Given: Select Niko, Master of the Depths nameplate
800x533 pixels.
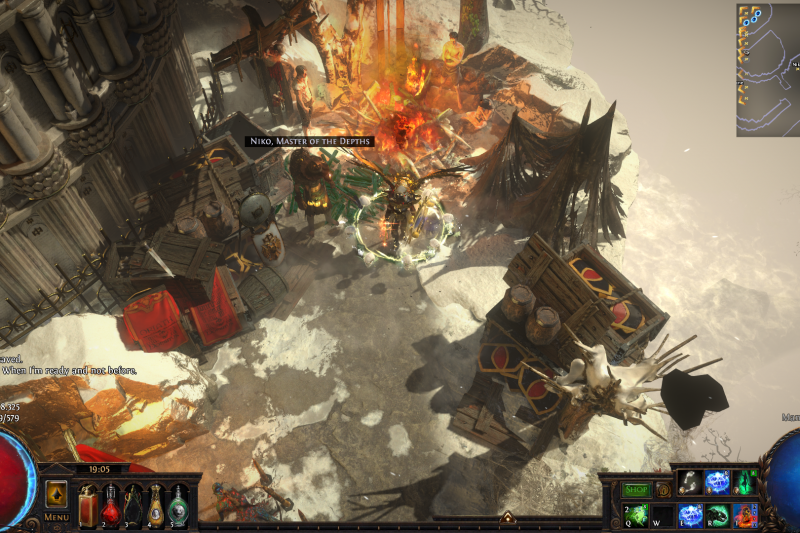Looking at the screenshot, I should coord(309,142).
